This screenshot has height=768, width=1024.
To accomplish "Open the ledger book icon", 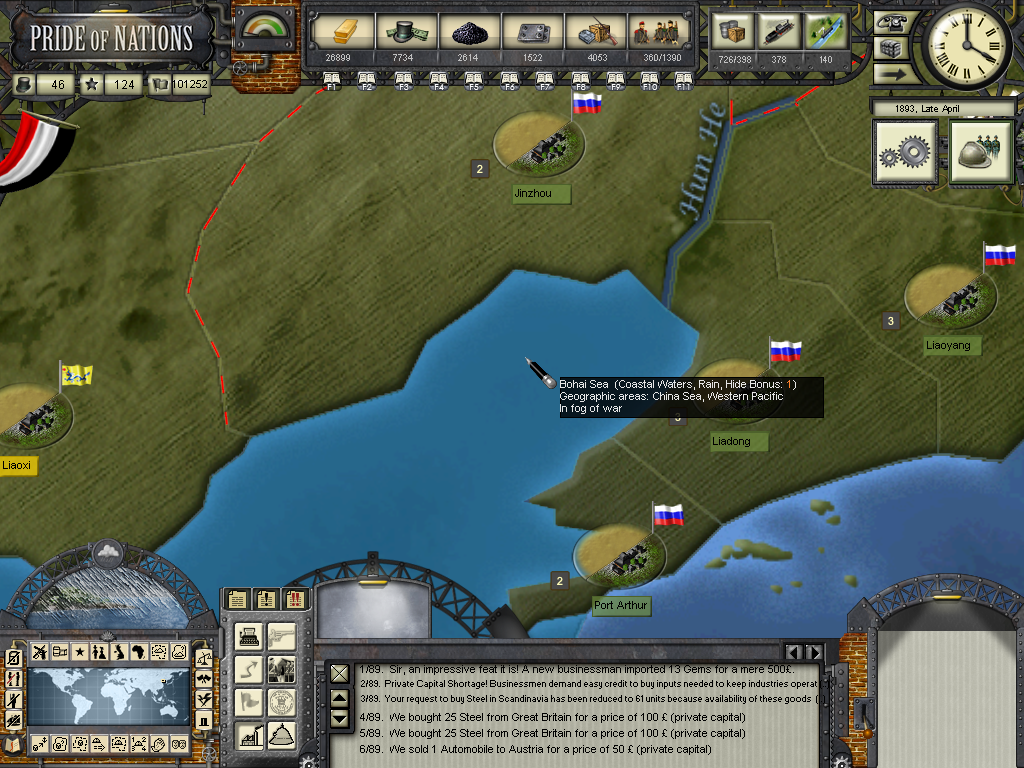I will pyautogui.click(x=14, y=744).
